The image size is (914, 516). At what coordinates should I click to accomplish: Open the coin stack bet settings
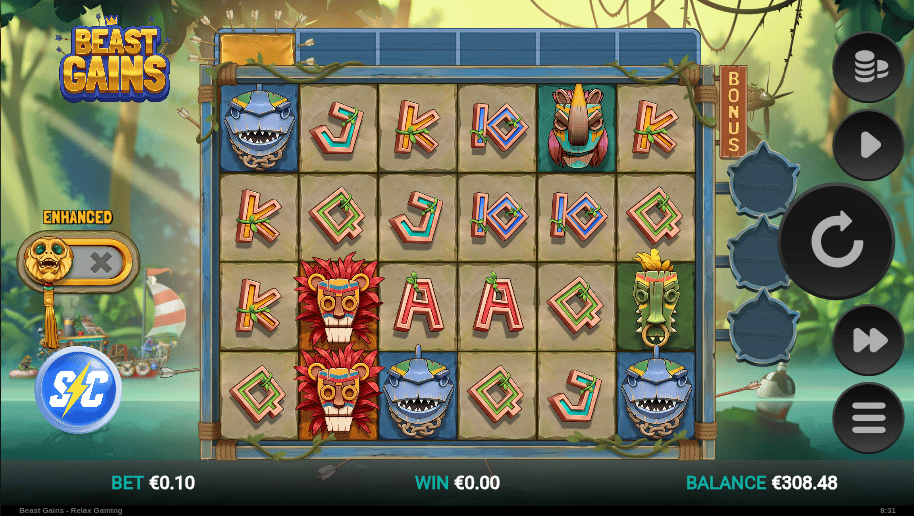(x=868, y=67)
